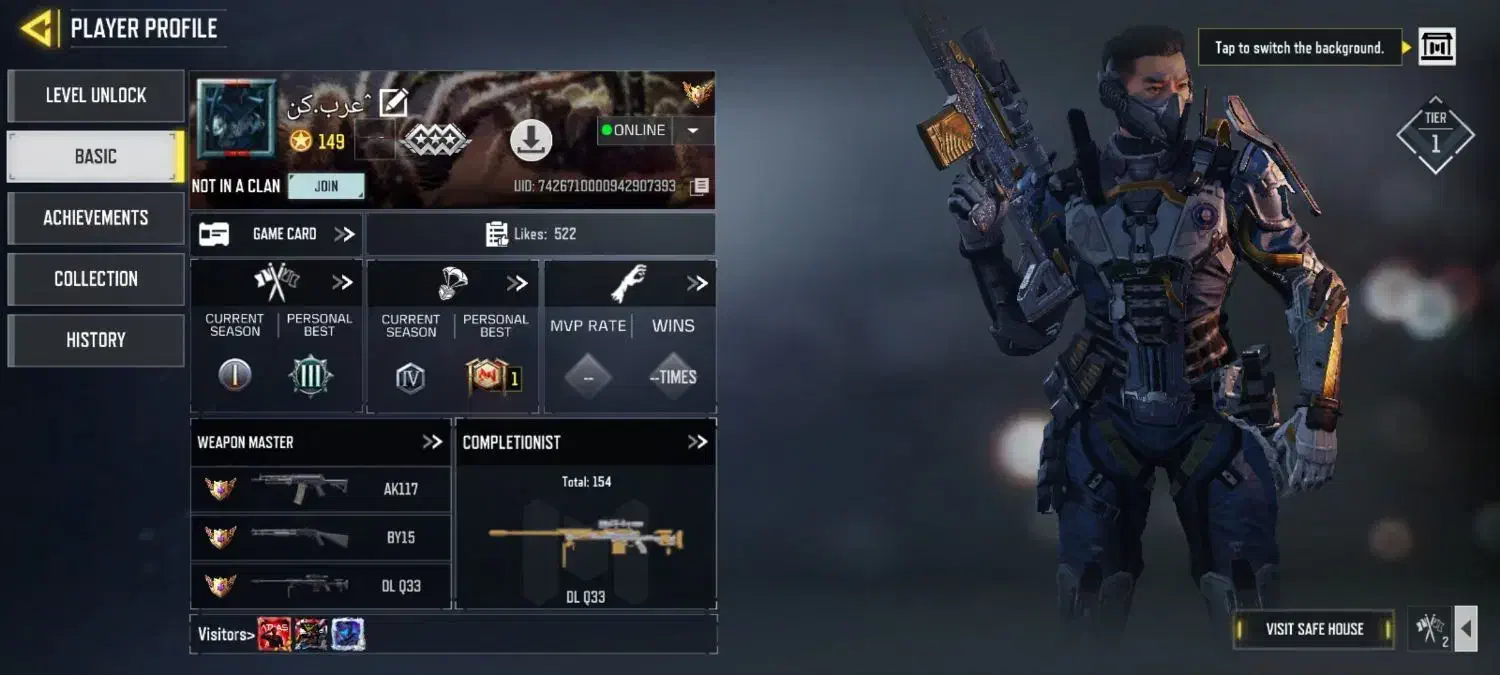Tap the player avatar picture
The image size is (1500, 675).
[x=236, y=120]
